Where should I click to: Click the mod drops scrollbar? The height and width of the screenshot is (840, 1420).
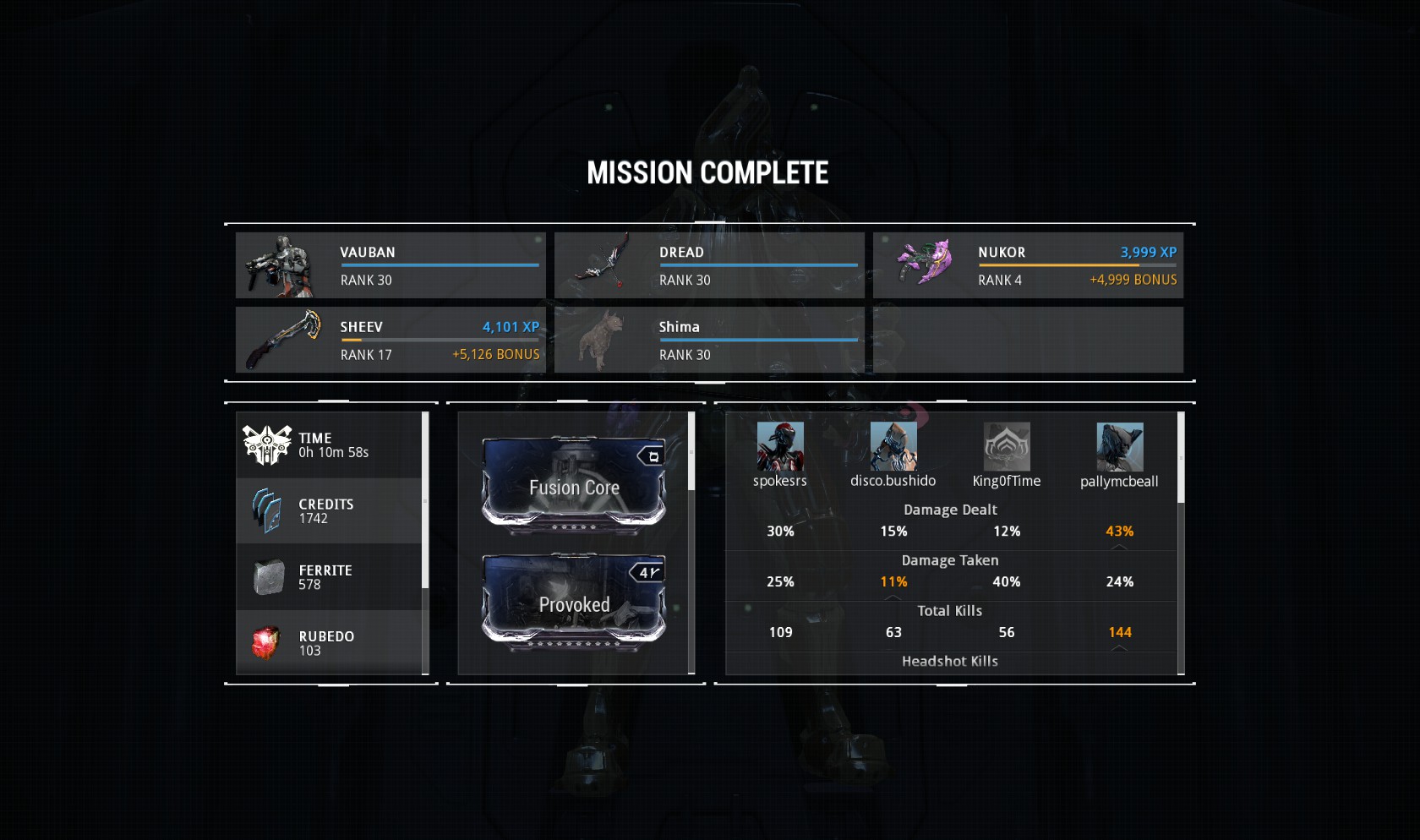coord(691,451)
